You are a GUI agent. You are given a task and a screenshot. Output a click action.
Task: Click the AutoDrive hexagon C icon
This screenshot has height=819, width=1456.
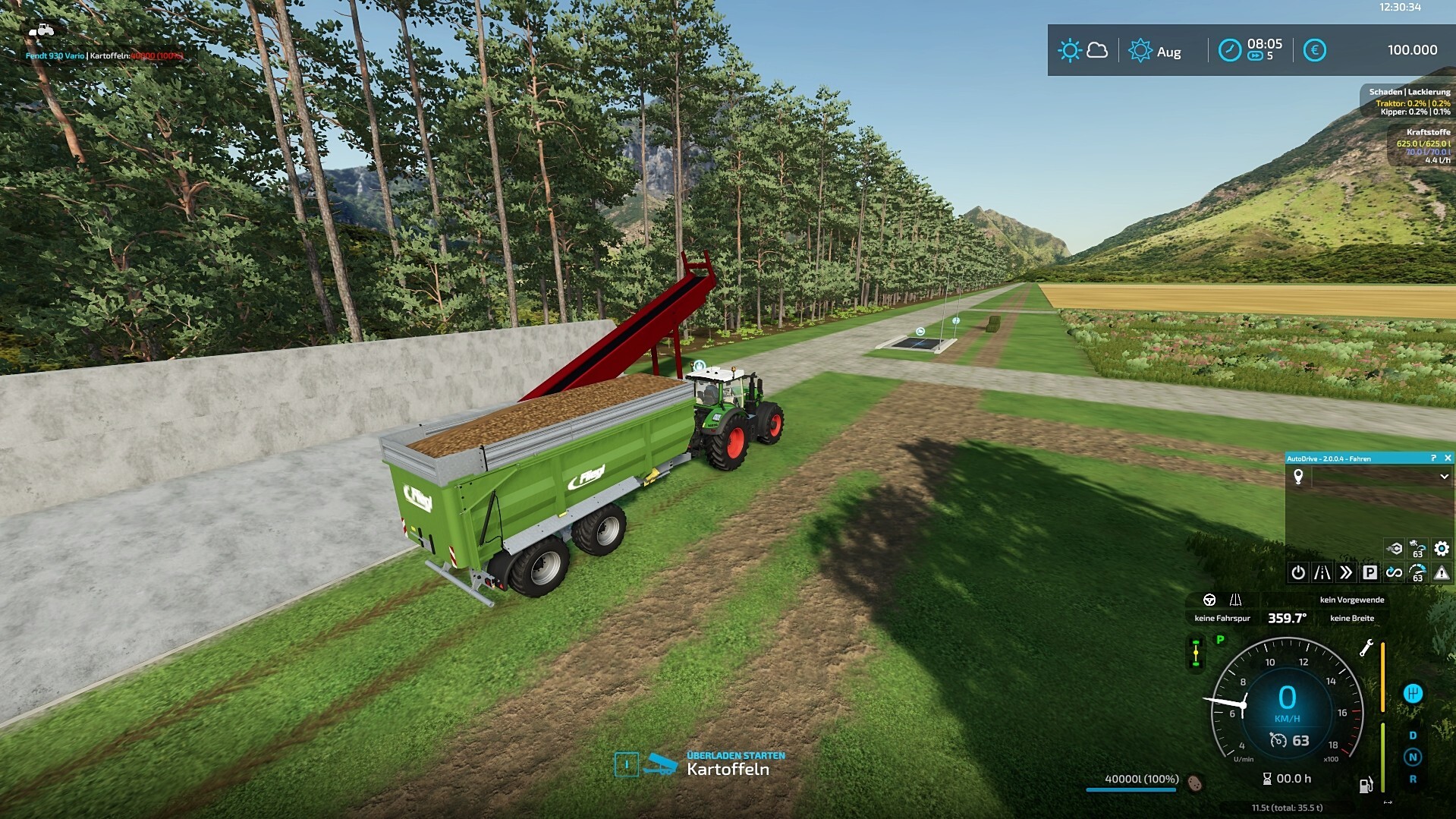1394,548
